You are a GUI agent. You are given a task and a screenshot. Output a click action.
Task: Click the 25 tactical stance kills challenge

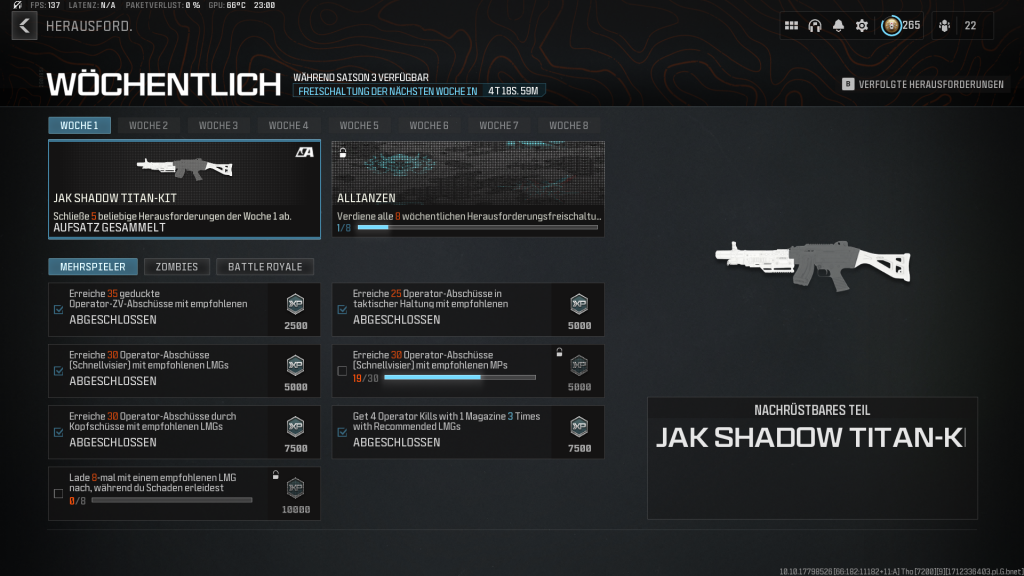(468, 309)
